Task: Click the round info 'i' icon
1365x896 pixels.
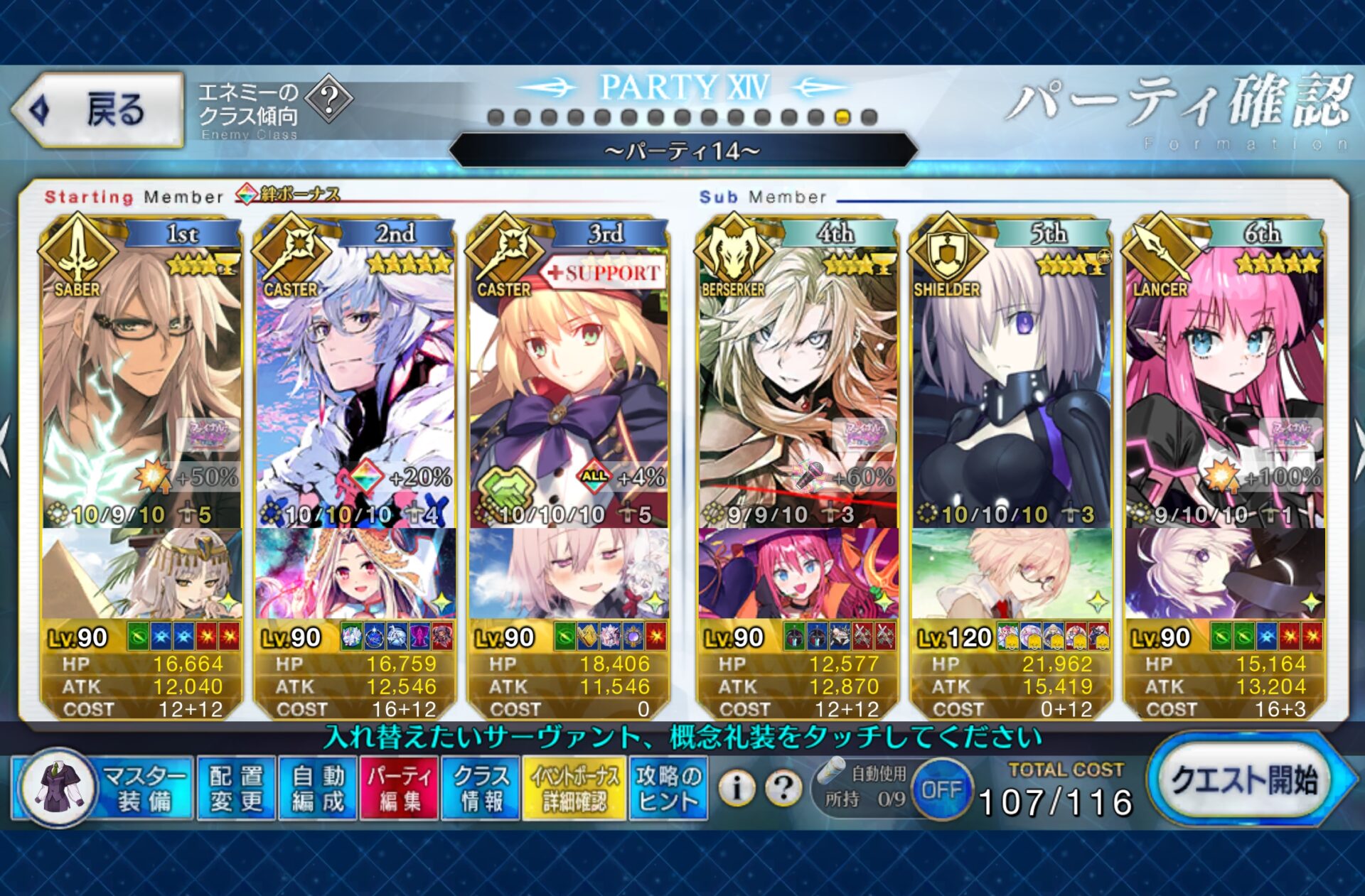Action: coord(737,787)
